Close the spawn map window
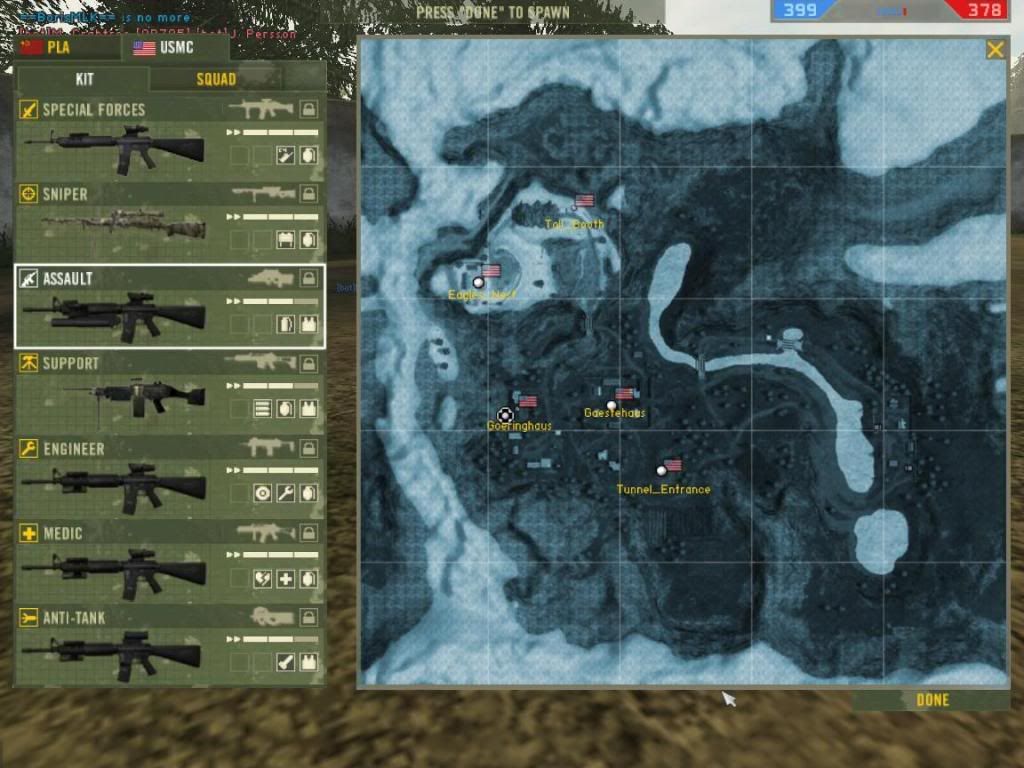Image resolution: width=1024 pixels, height=768 pixels. click(995, 49)
